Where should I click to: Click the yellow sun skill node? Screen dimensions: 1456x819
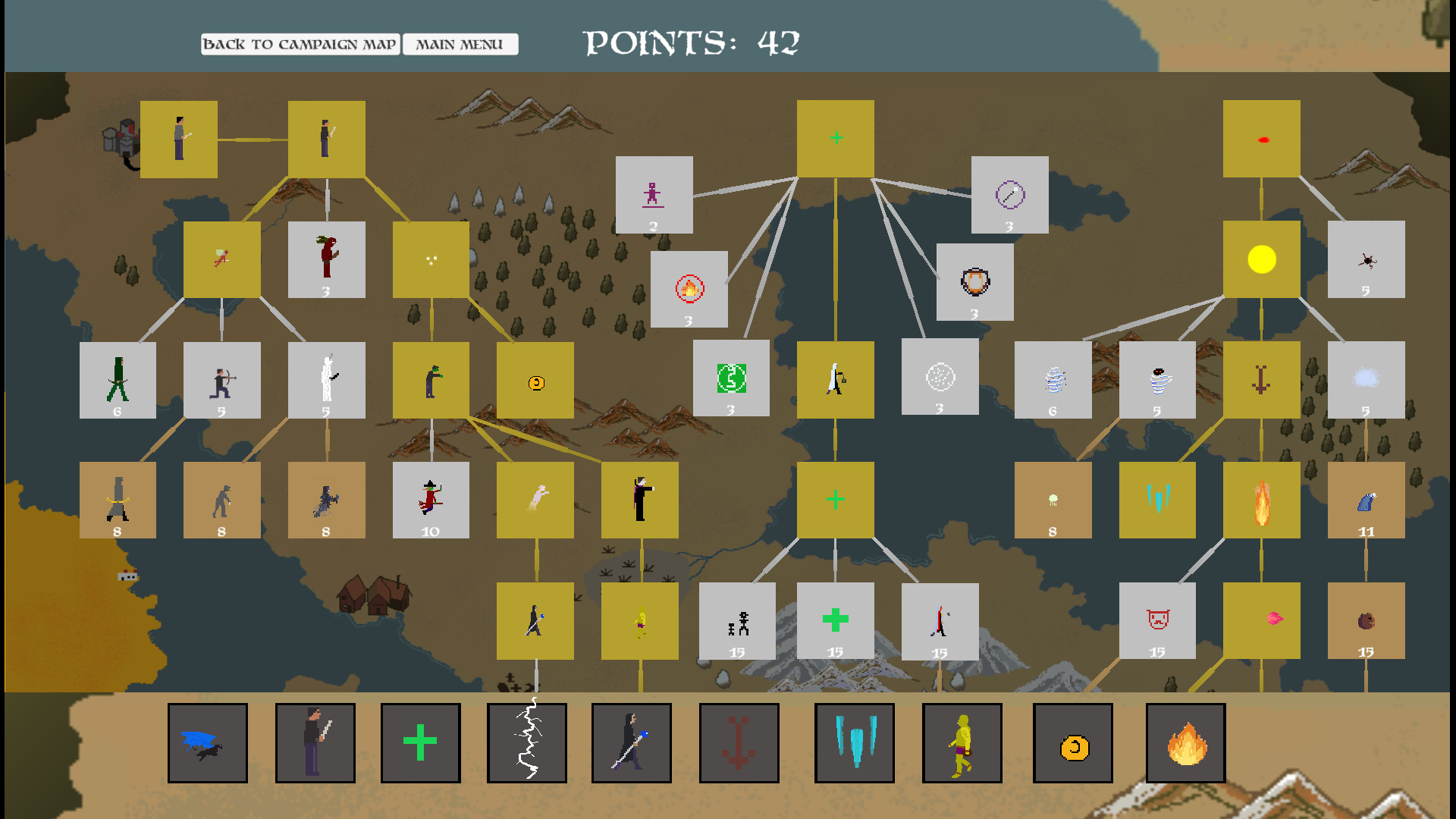click(x=1262, y=260)
